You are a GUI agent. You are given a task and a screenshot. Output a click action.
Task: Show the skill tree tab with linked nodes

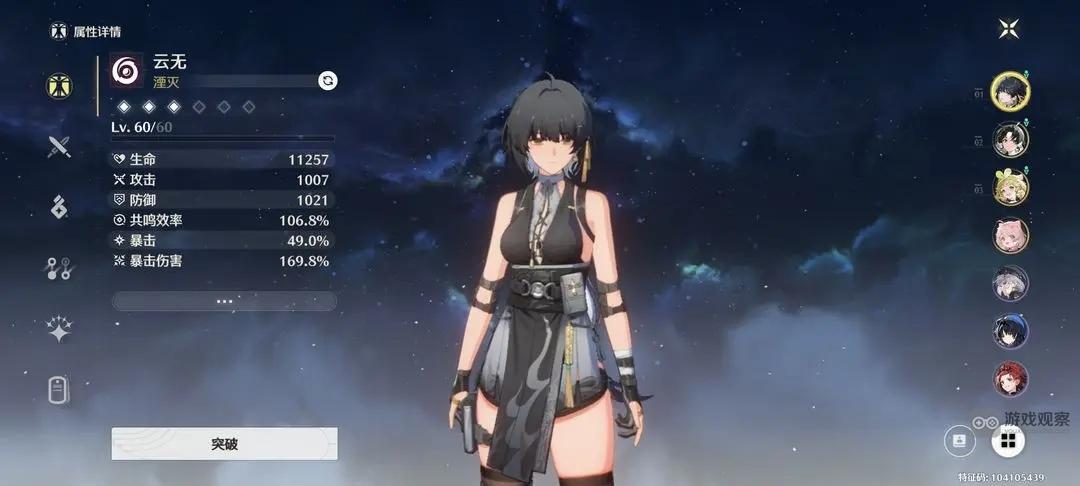[x=59, y=268]
